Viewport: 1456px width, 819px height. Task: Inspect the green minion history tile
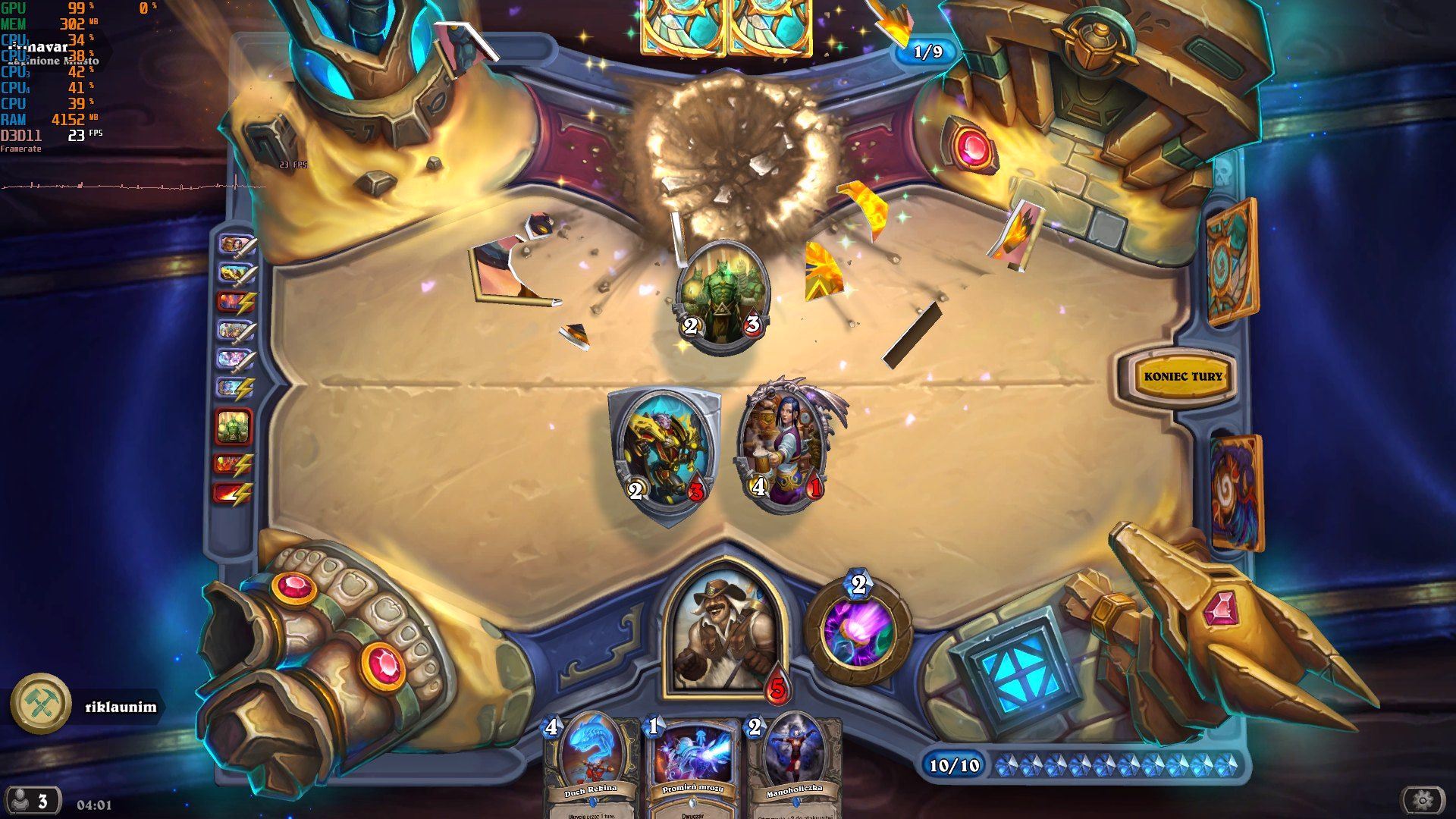coord(233,426)
